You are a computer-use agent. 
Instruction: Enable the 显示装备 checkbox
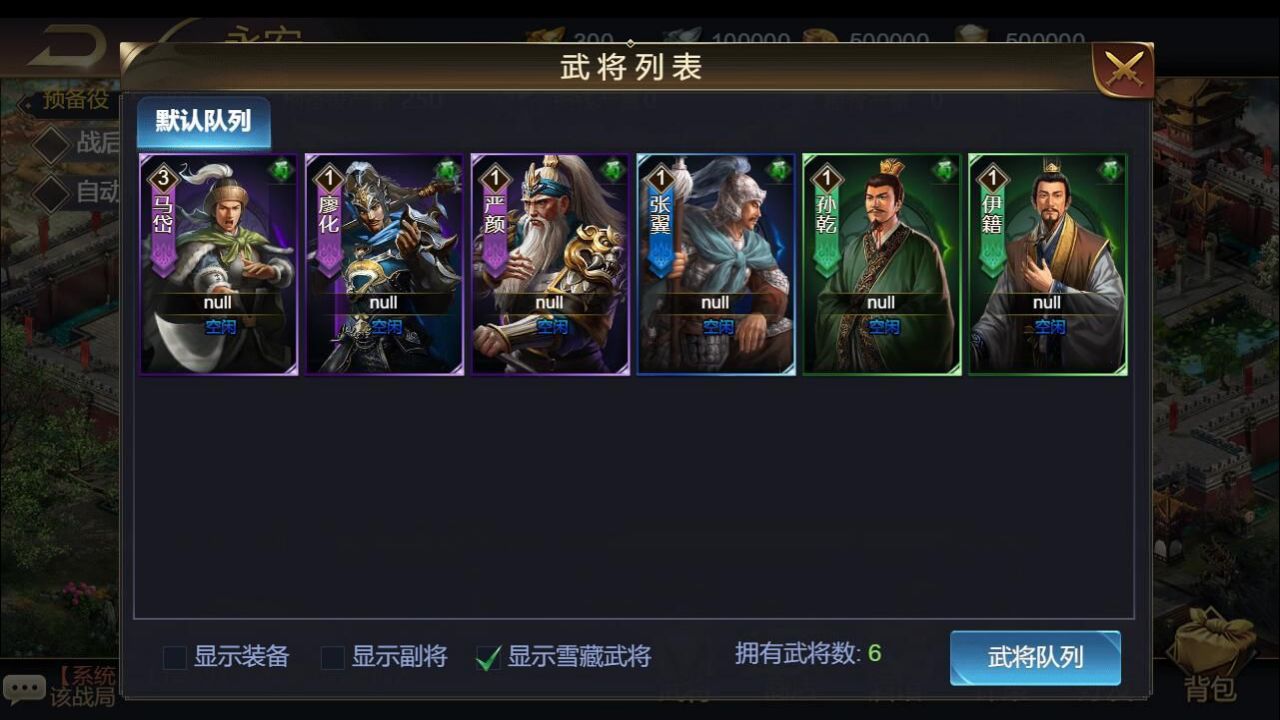coord(176,658)
